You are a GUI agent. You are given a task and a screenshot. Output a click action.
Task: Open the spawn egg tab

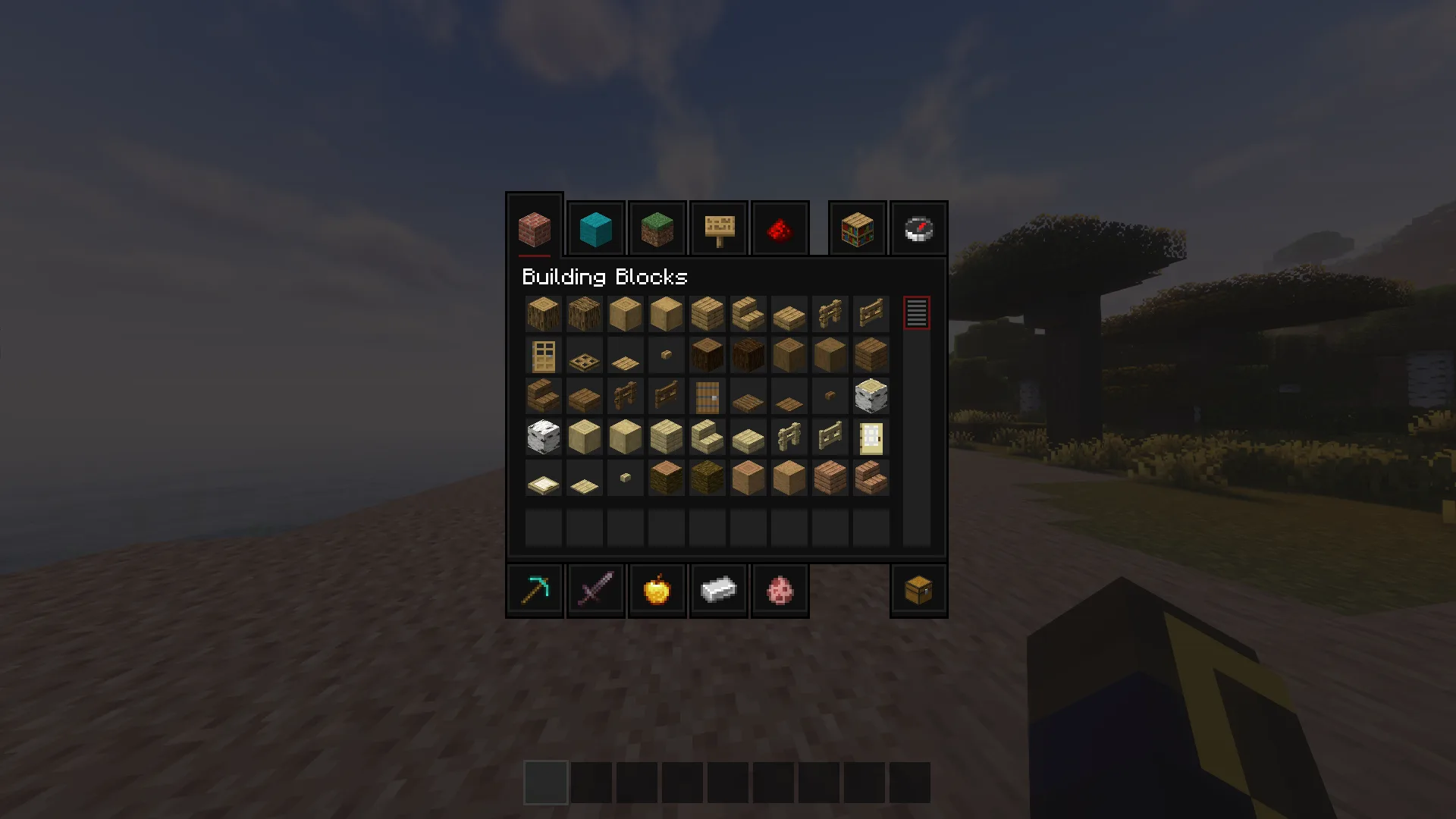[x=780, y=590]
